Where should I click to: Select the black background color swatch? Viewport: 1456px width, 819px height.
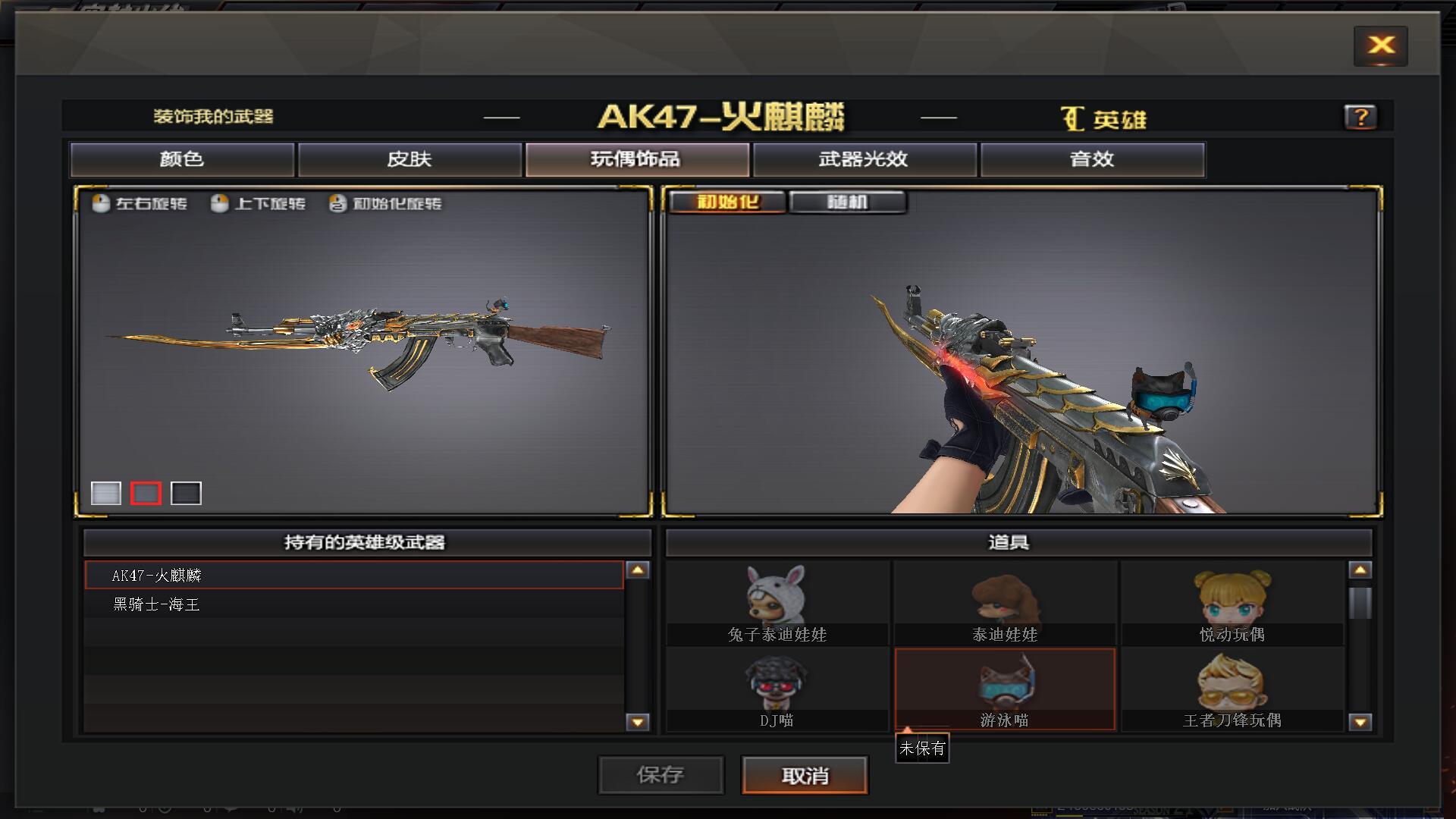pyautogui.click(x=187, y=493)
